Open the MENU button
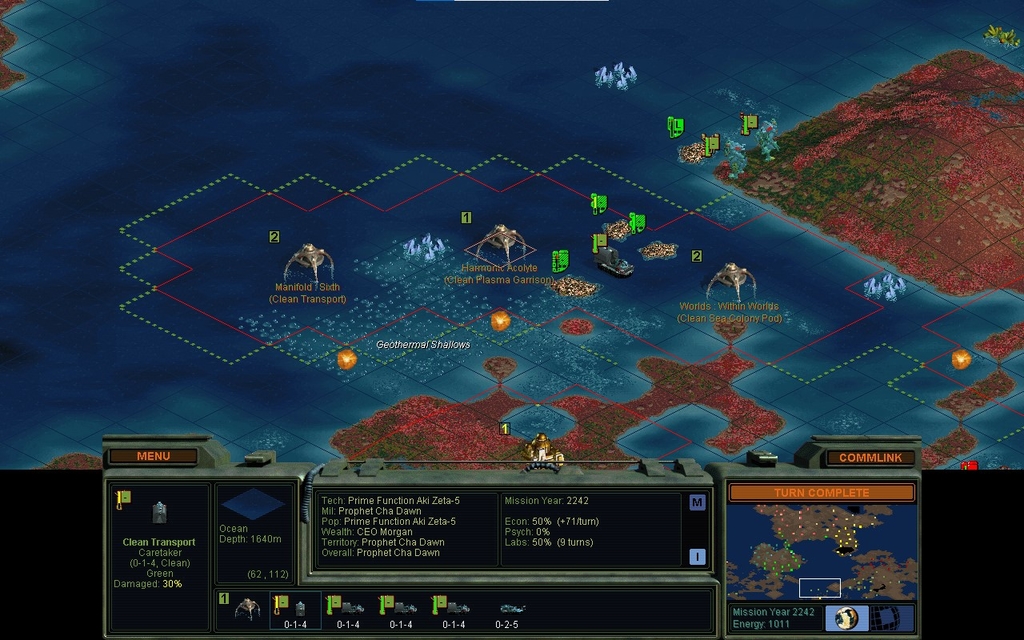This screenshot has width=1024, height=640. [153, 456]
